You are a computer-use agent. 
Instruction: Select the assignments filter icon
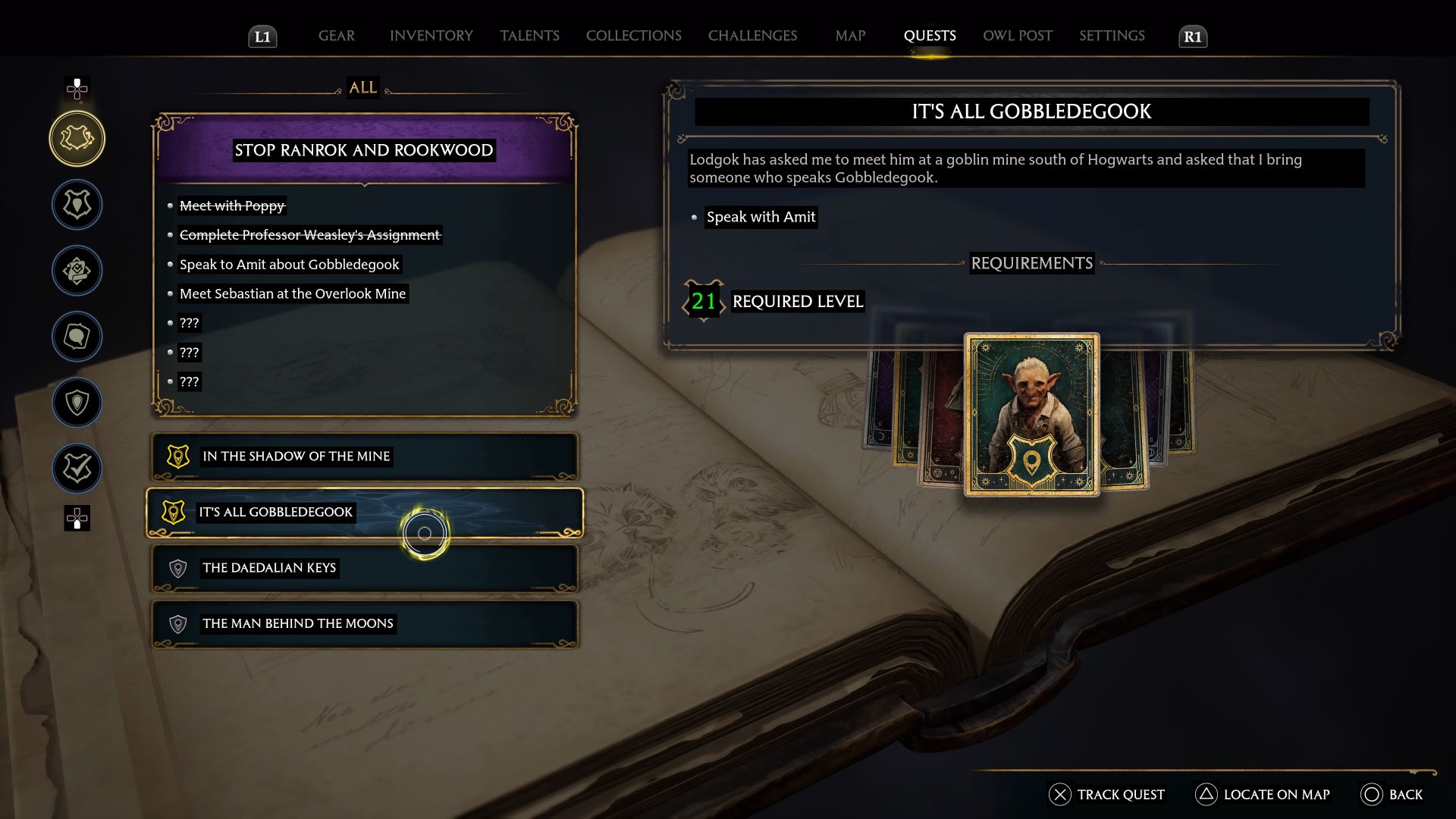click(x=77, y=270)
